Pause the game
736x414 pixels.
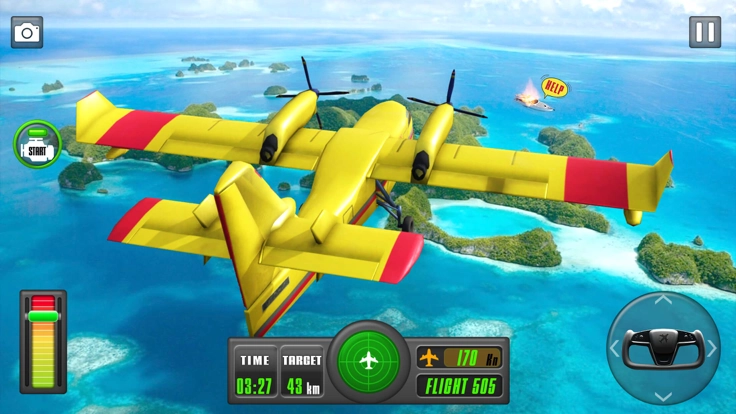[705, 32]
